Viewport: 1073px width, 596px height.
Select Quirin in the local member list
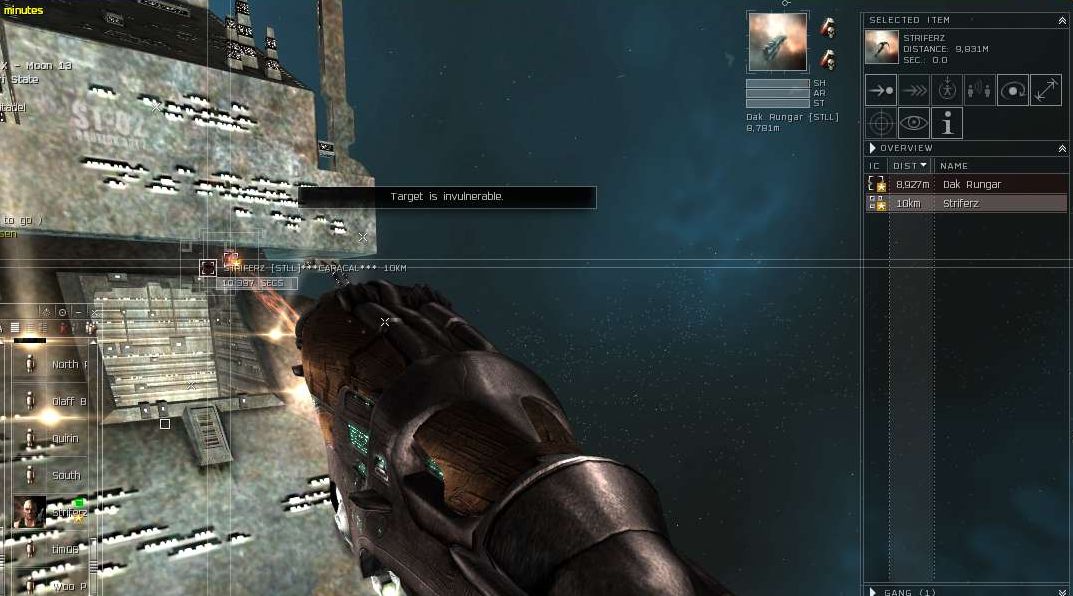[x=65, y=439]
